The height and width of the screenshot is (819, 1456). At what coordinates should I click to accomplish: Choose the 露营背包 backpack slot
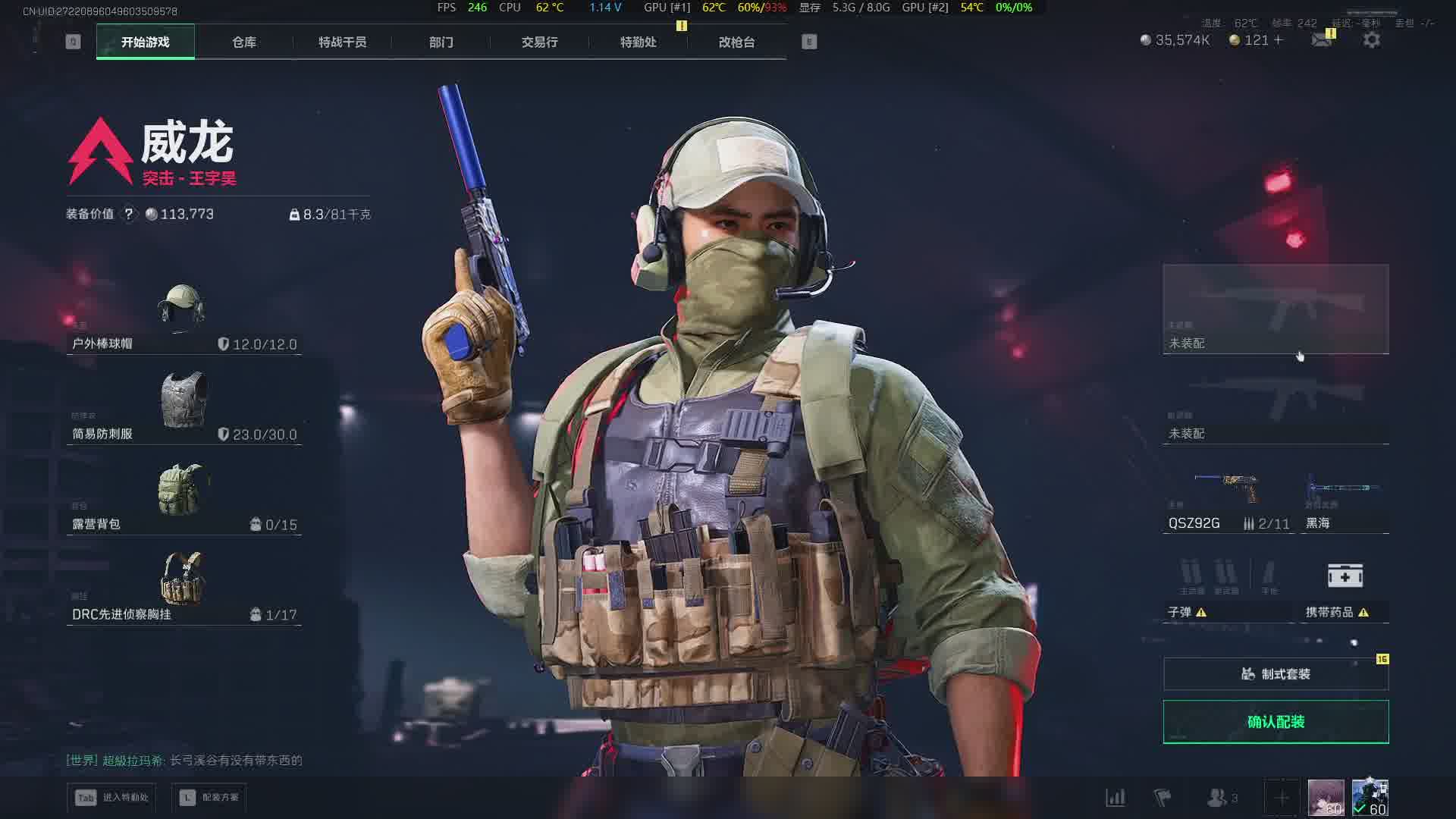coord(184,498)
